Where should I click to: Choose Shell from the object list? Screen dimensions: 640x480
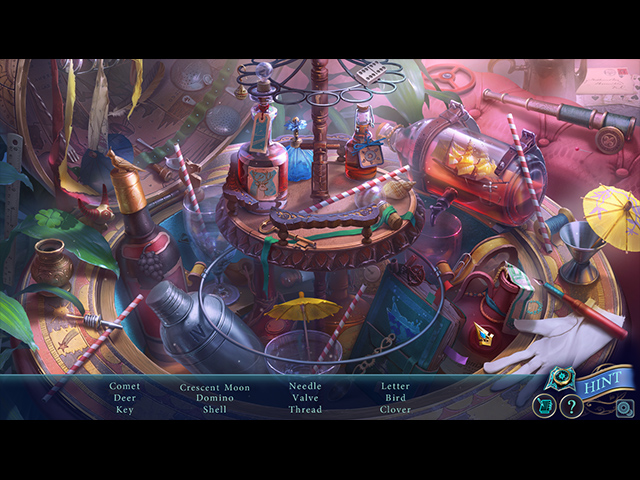click(x=215, y=410)
